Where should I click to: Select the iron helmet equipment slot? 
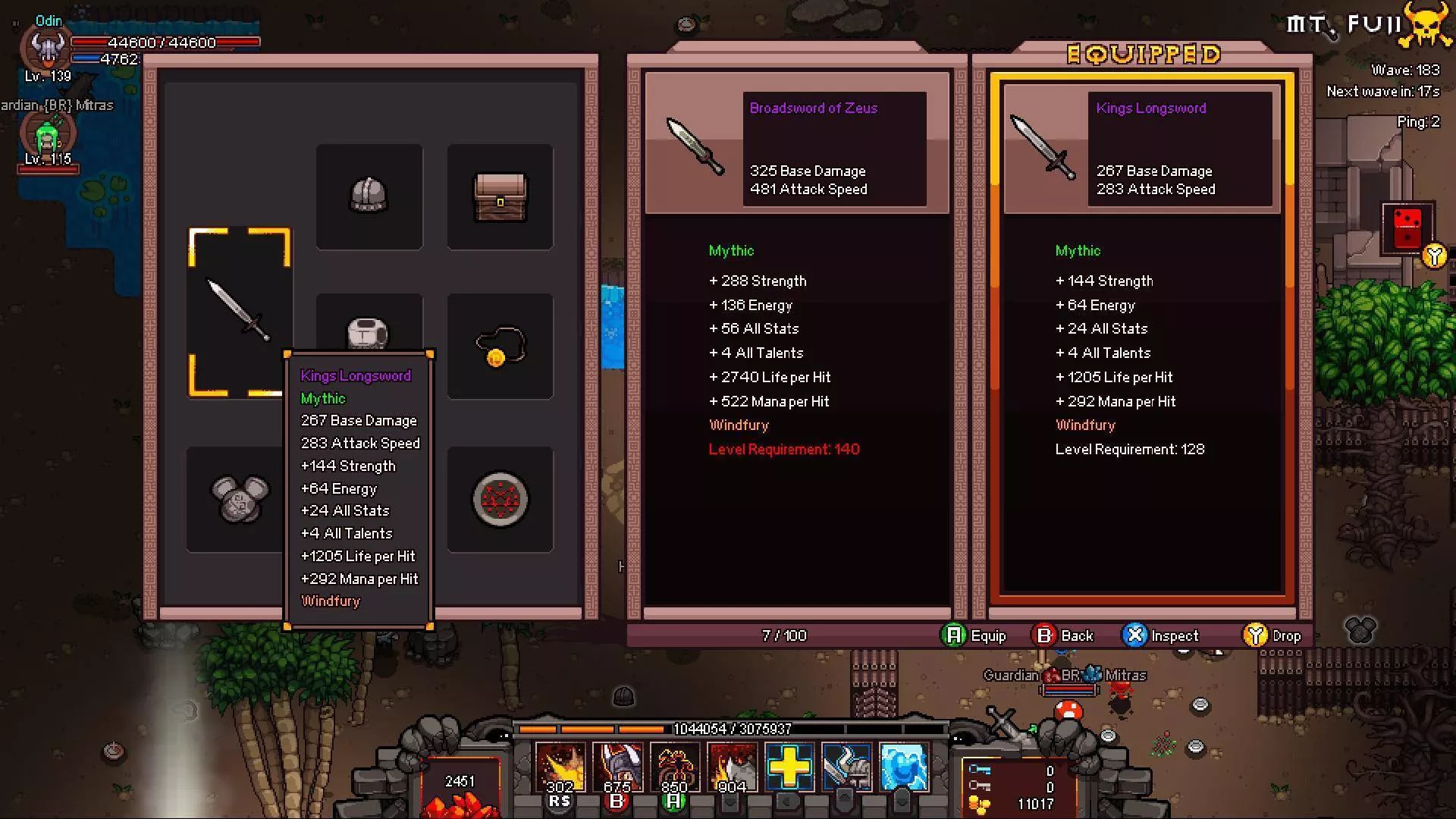(369, 196)
